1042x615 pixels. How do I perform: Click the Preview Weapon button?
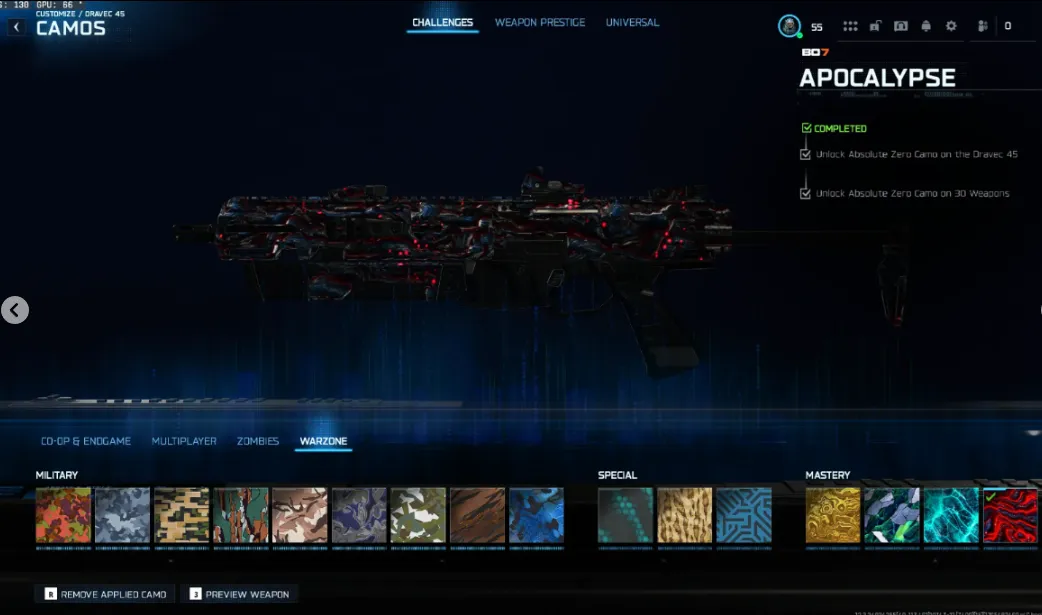239,594
